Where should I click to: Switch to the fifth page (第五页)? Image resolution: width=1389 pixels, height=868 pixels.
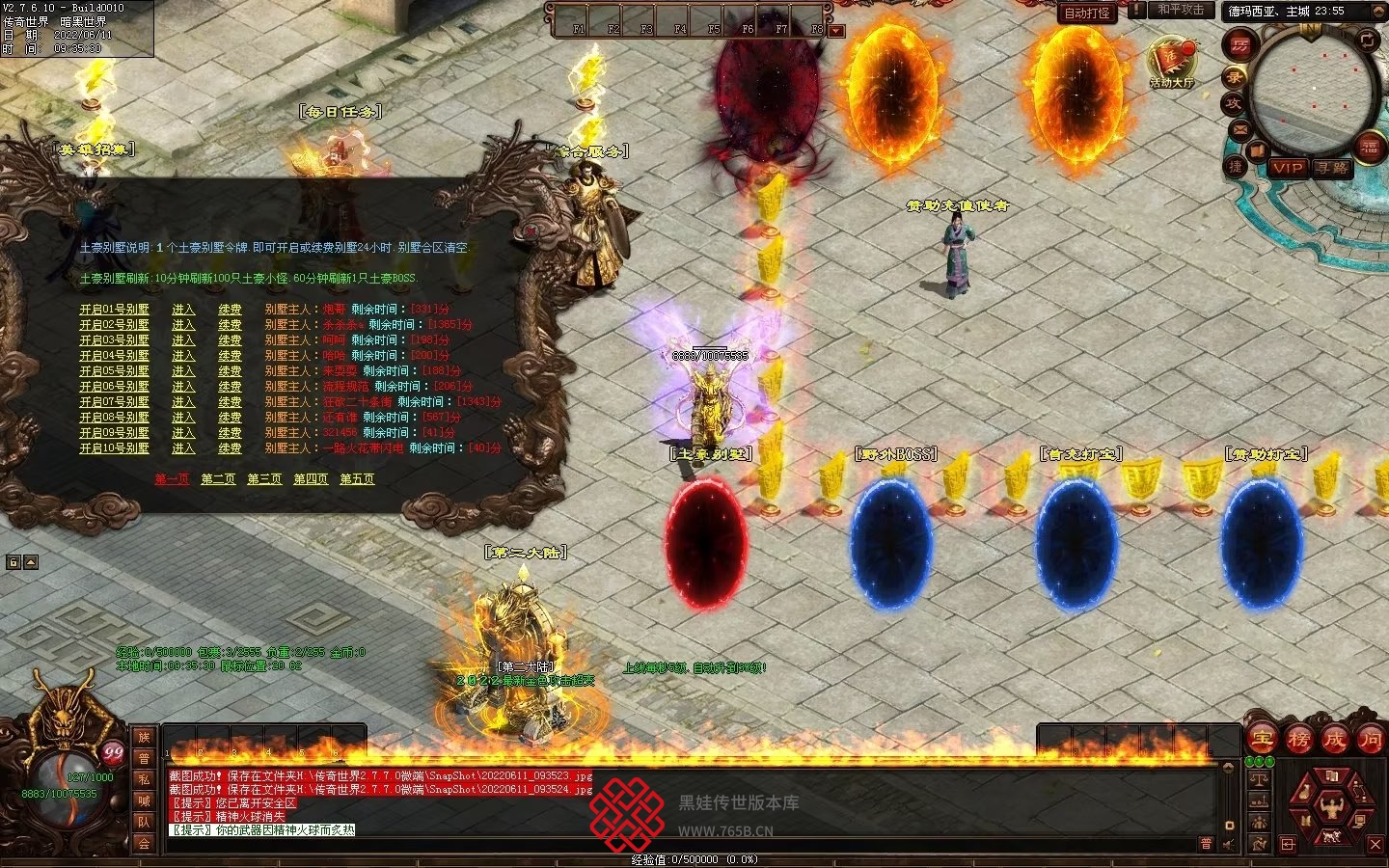coord(357,479)
